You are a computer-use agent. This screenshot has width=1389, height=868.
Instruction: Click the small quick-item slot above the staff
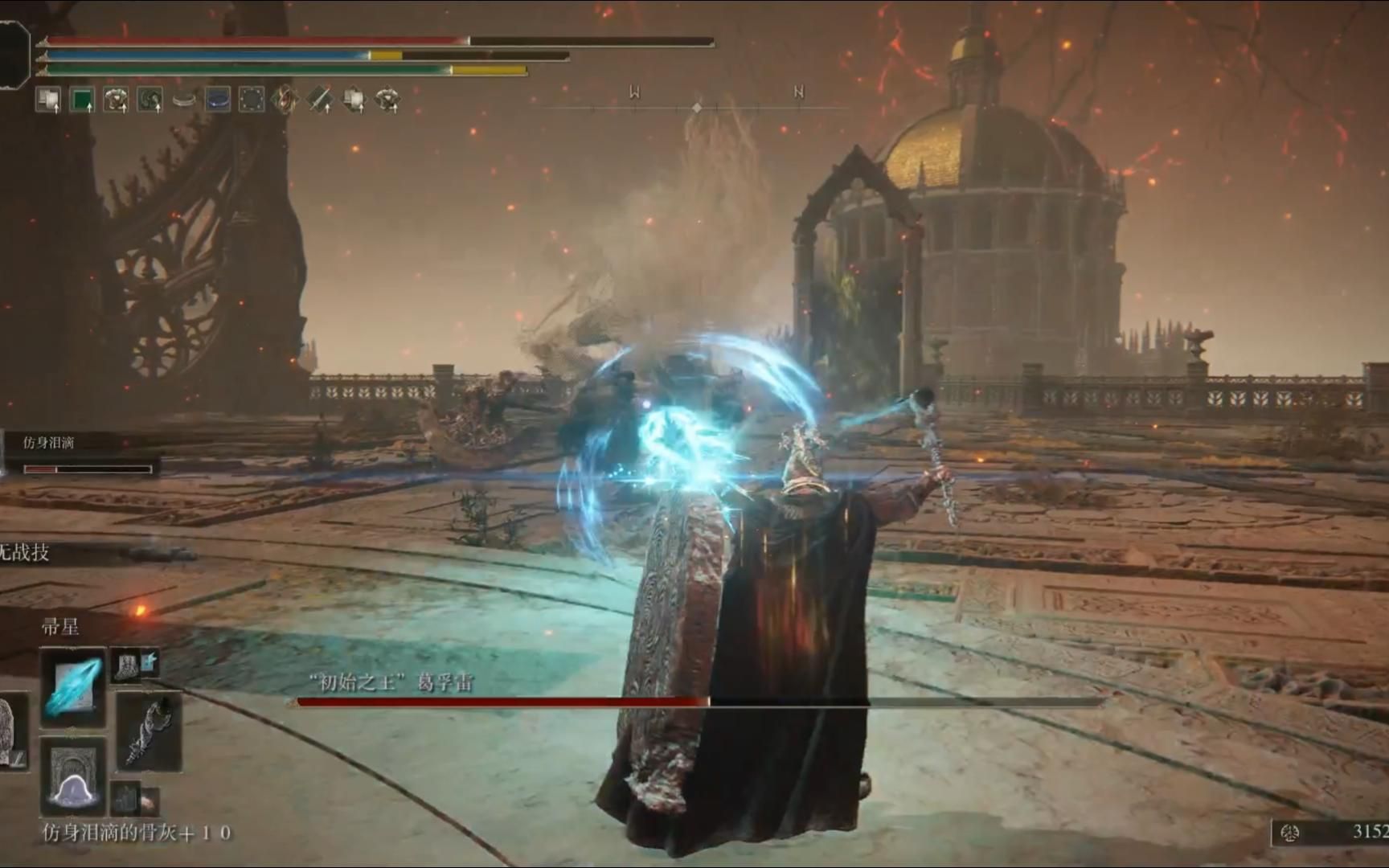134,664
